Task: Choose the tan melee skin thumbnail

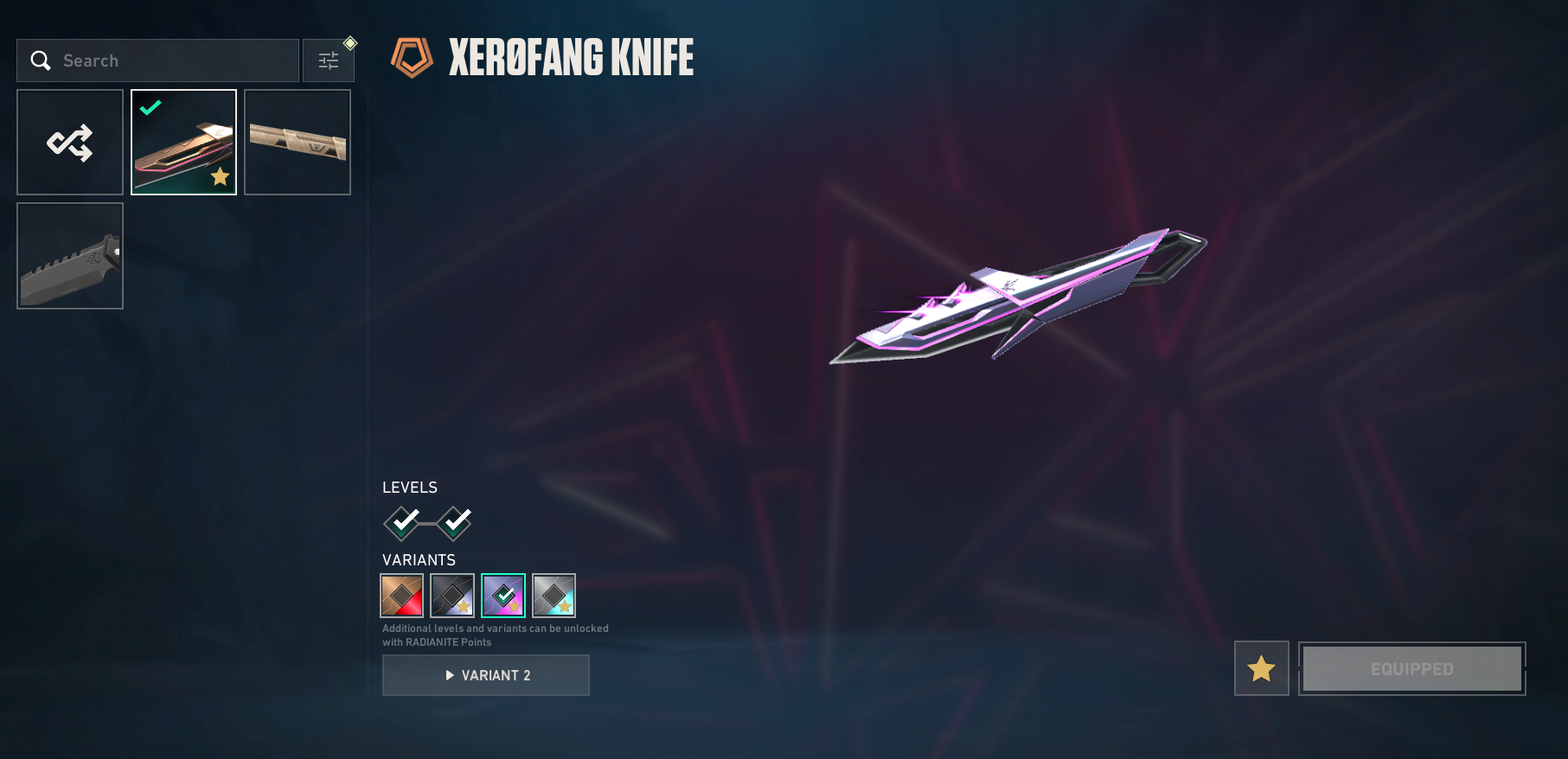Action: point(298,143)
